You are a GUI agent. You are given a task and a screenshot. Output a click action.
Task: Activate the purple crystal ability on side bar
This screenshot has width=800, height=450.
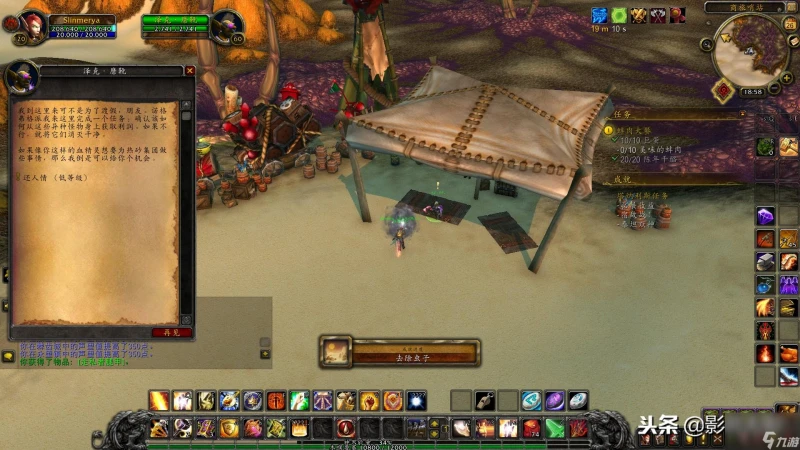764,215
